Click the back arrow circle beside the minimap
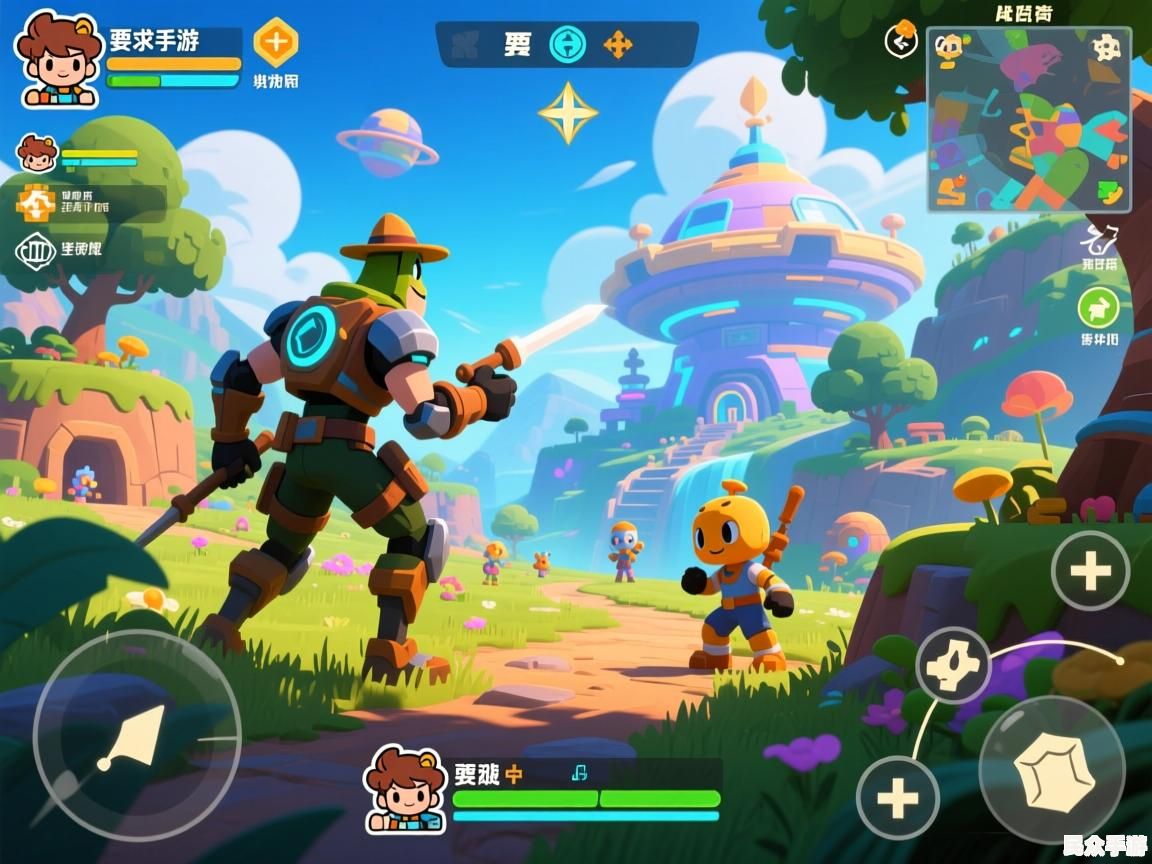This screenshot has width=1152, height=864. coord(902,41)
